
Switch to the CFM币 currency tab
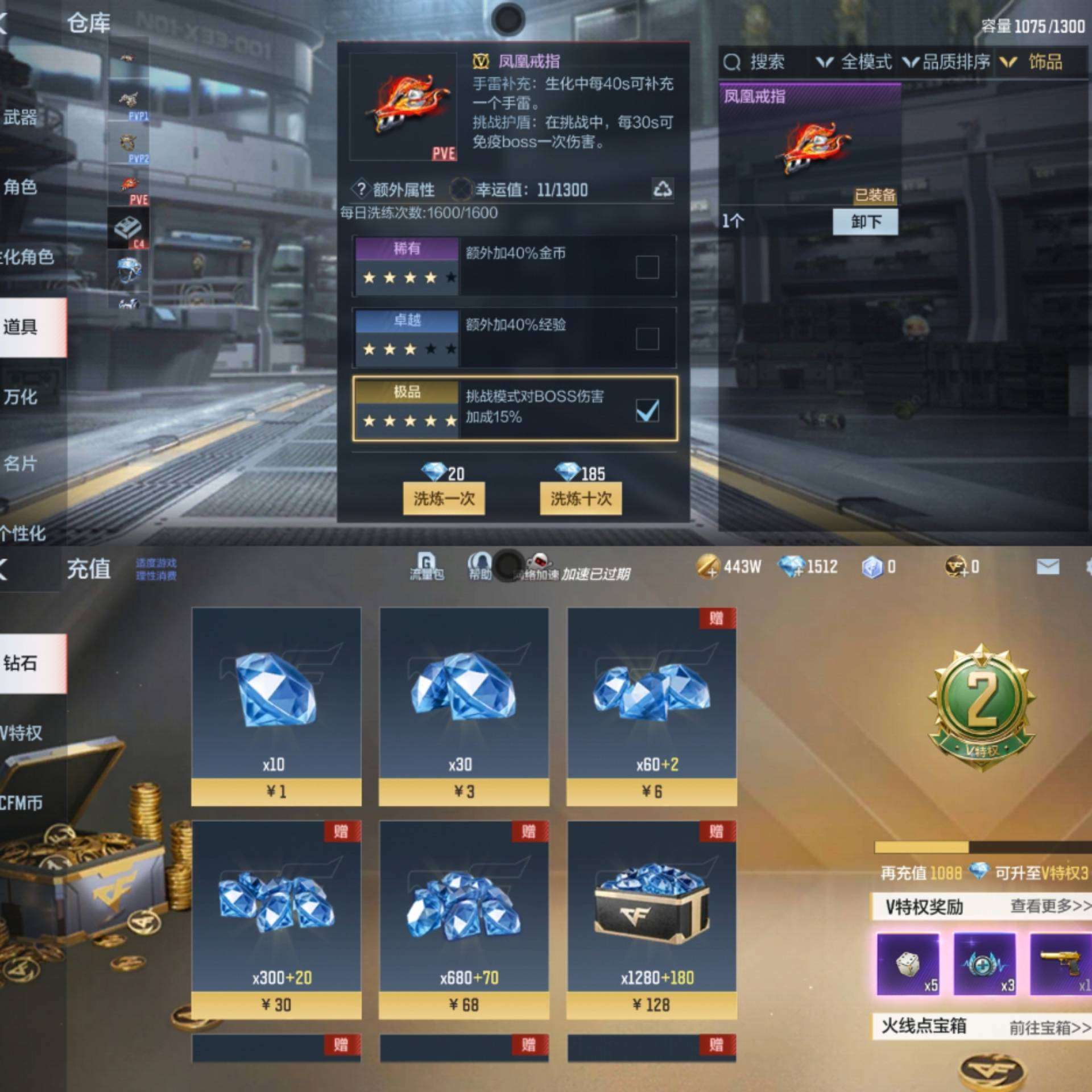point(23,803)
